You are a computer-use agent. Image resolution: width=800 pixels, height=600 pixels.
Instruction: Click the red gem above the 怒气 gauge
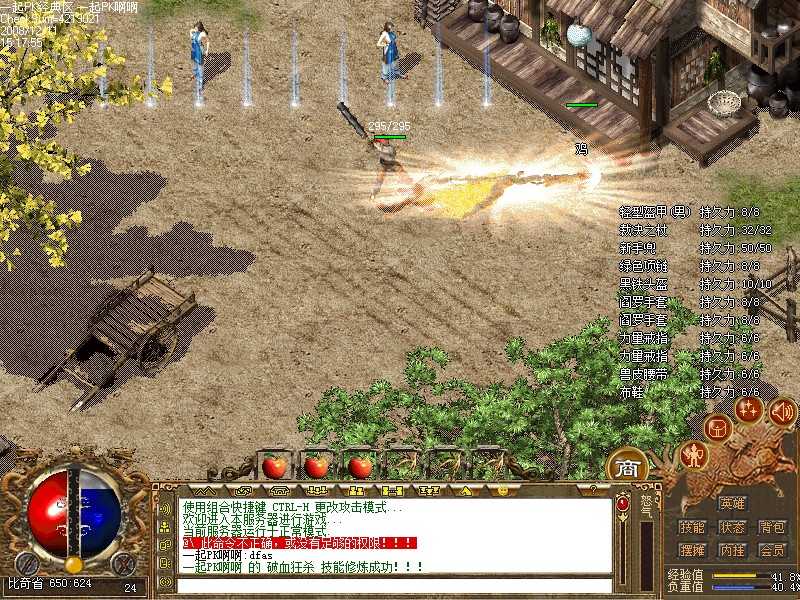point(622,504)
